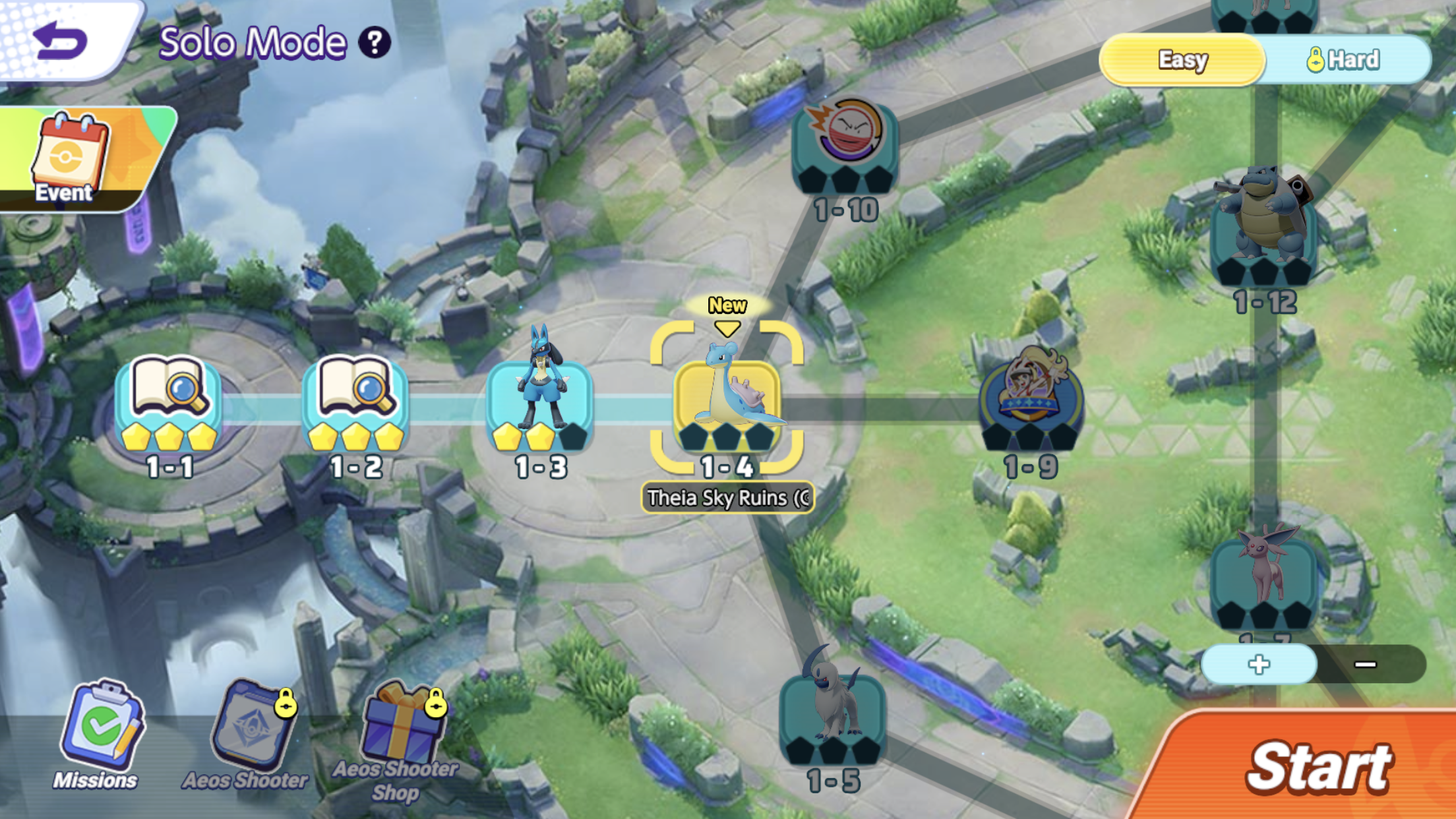Select the locked Hard difficulty tab
The image size is (1456, 819).
pos(1345,60)
